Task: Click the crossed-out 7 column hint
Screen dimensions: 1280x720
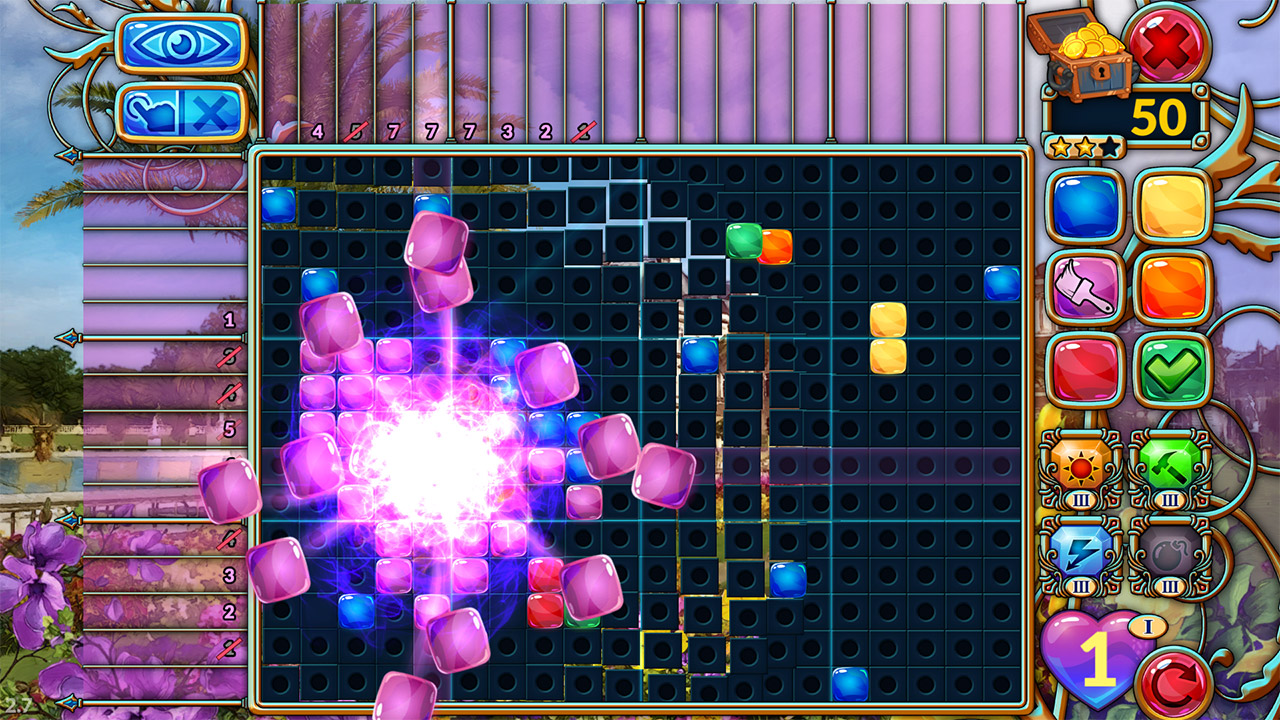Action: tap(392, 130)
